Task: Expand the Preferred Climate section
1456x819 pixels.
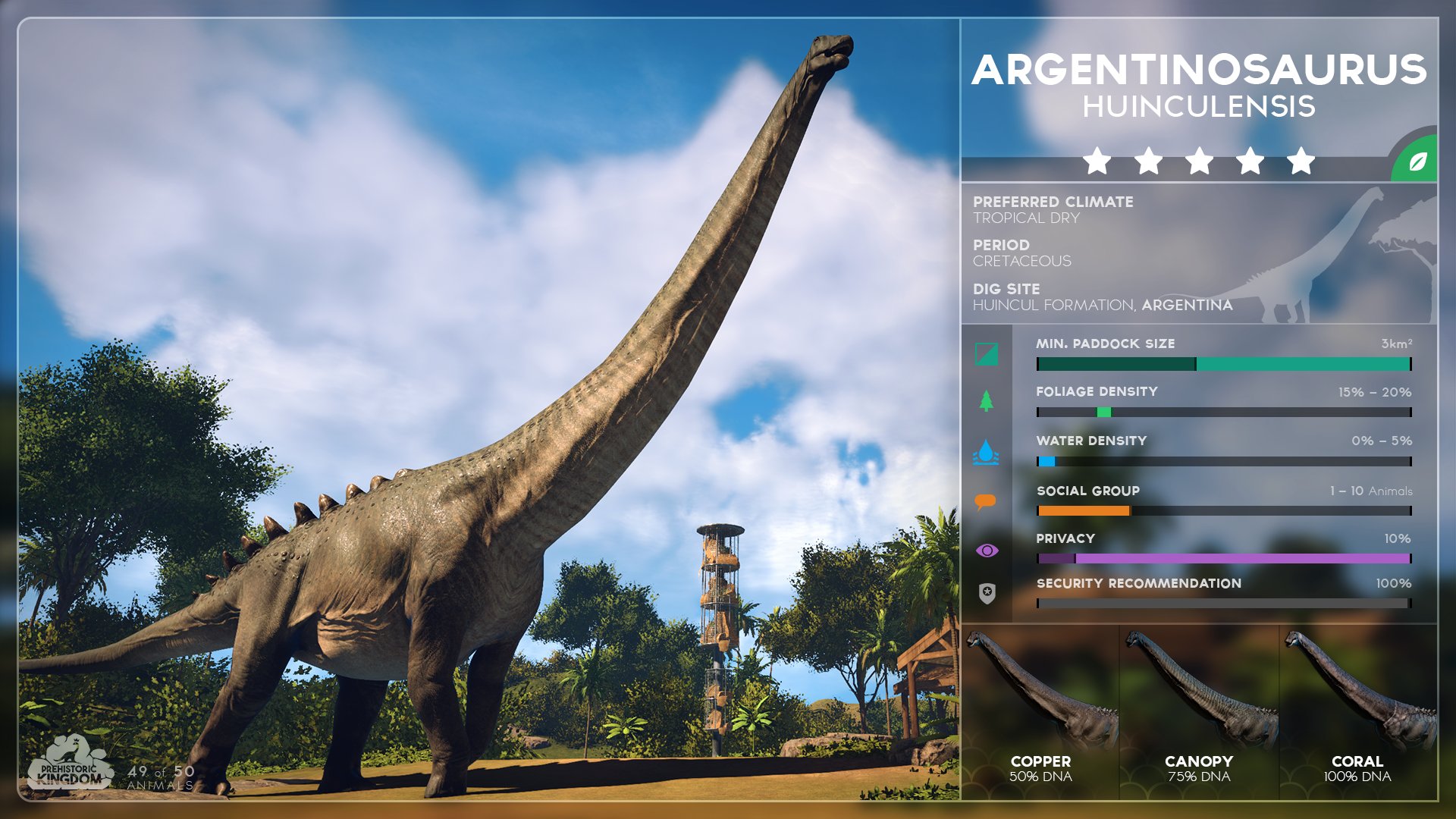Action: click(x=1052, y=202)
